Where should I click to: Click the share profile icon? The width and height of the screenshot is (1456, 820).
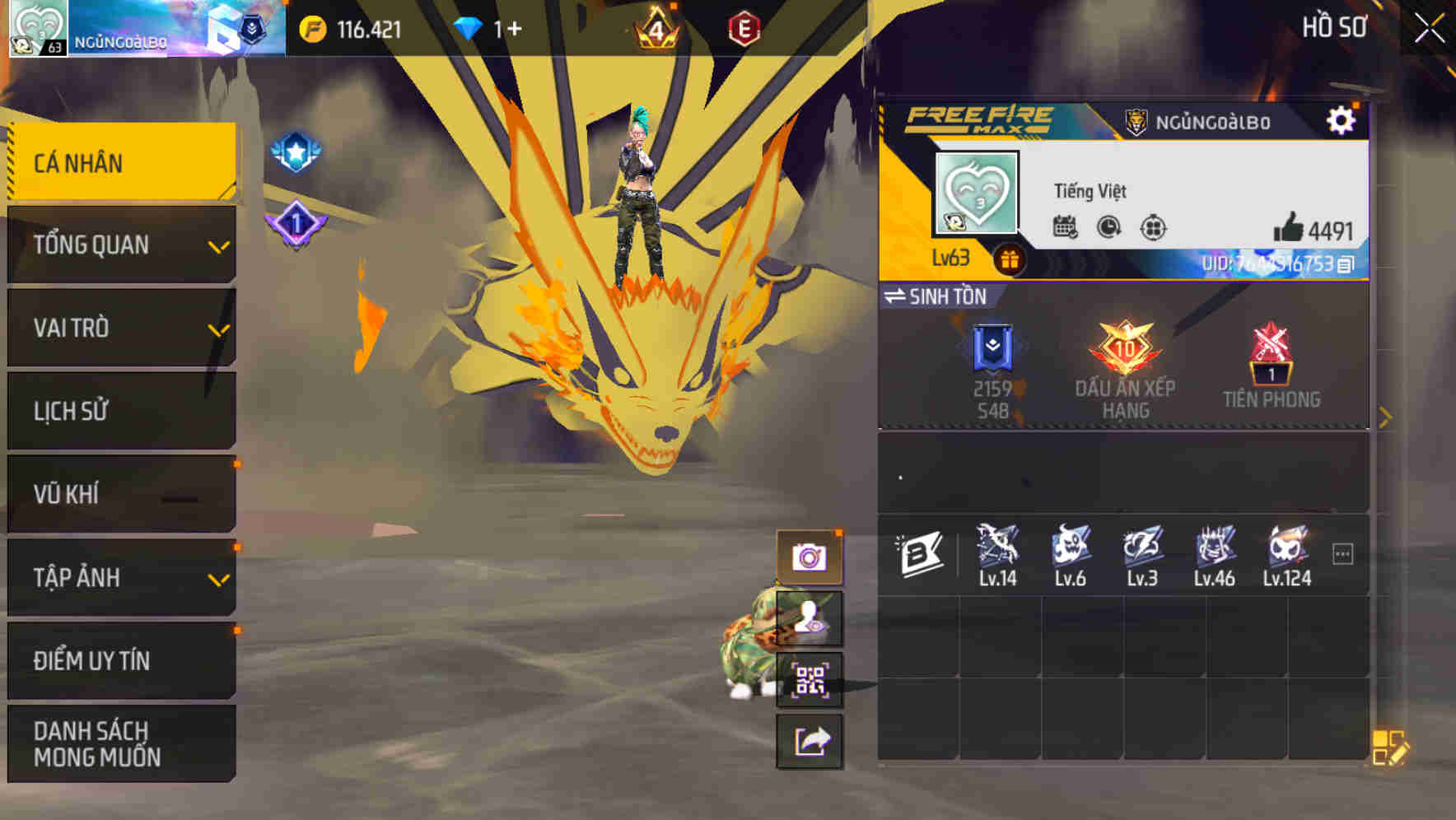810,742
